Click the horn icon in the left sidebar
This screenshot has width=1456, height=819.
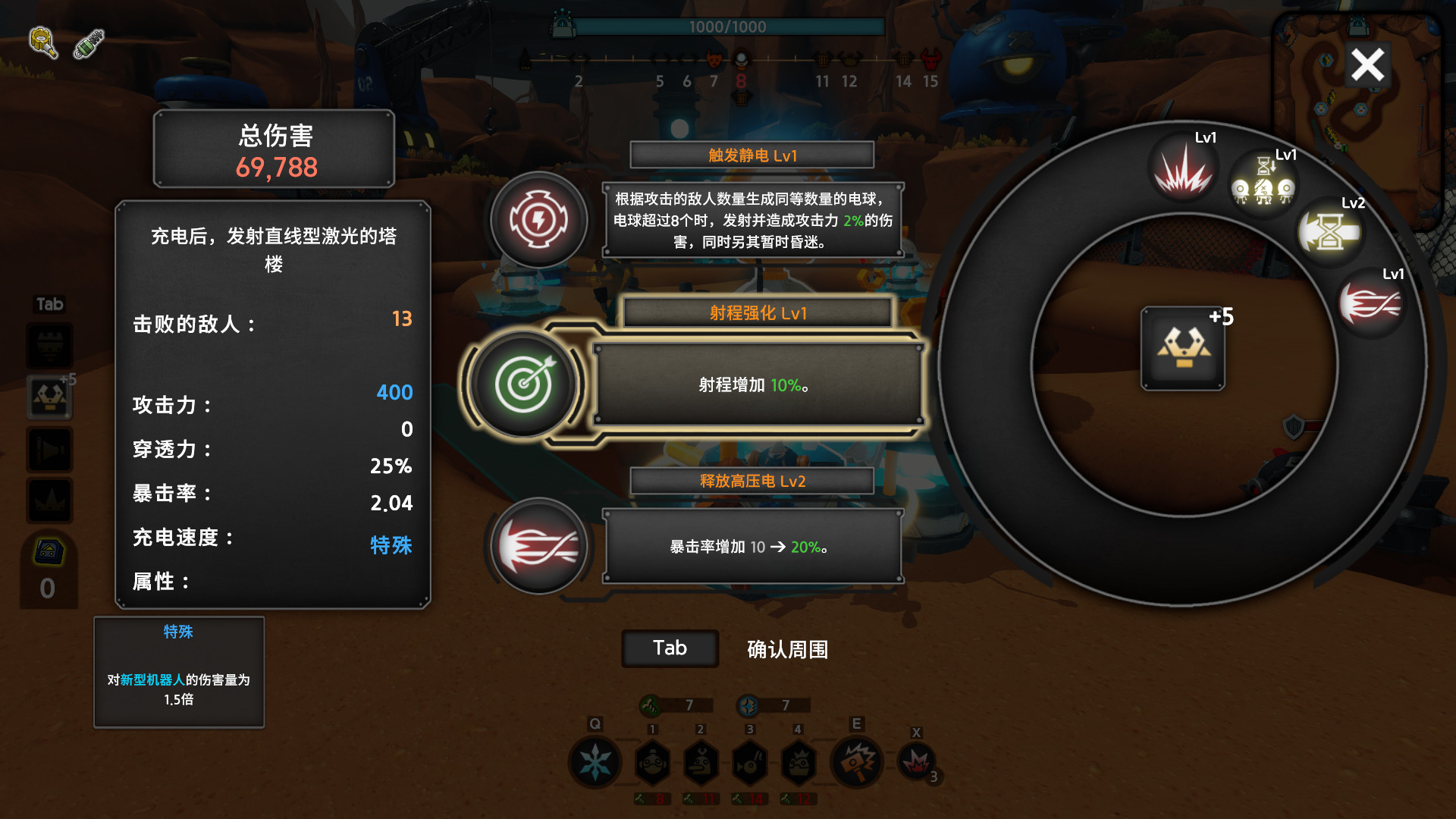tap(49, 449)
